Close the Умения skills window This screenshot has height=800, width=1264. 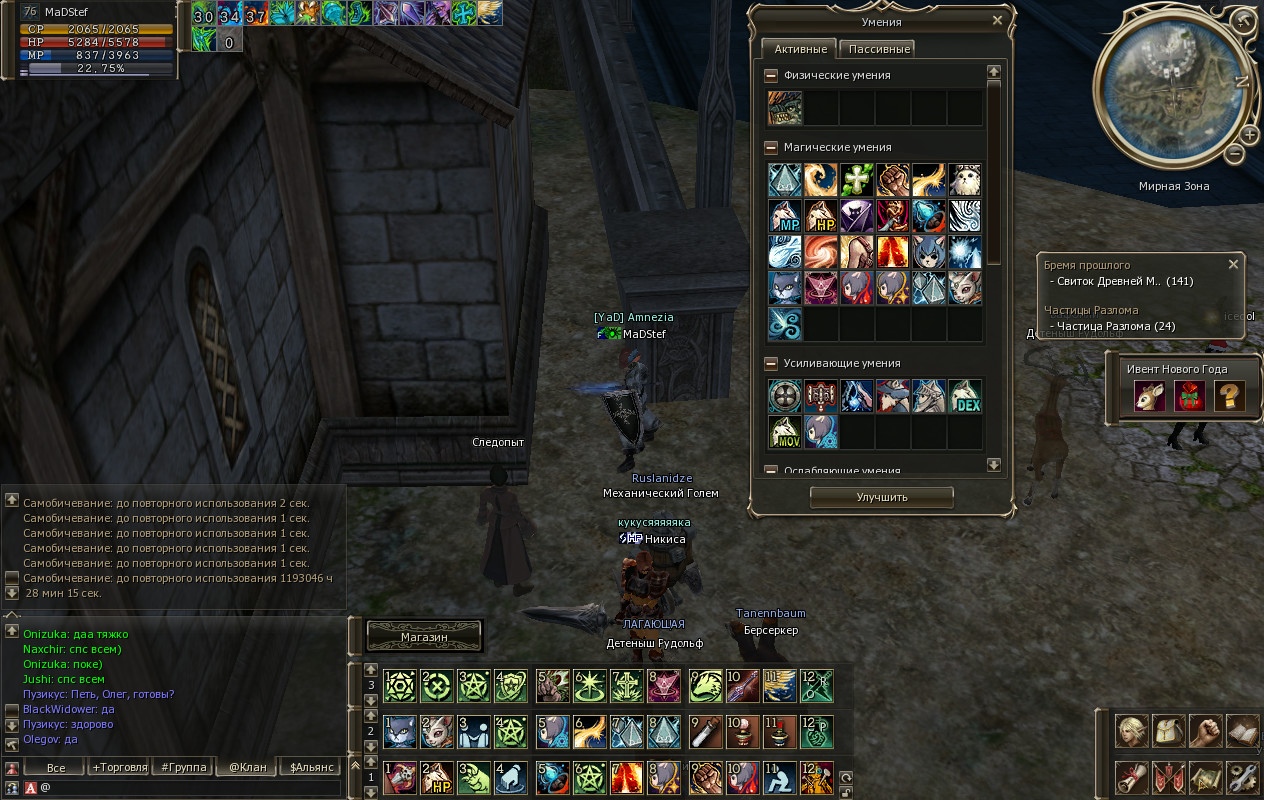[997, 20]
